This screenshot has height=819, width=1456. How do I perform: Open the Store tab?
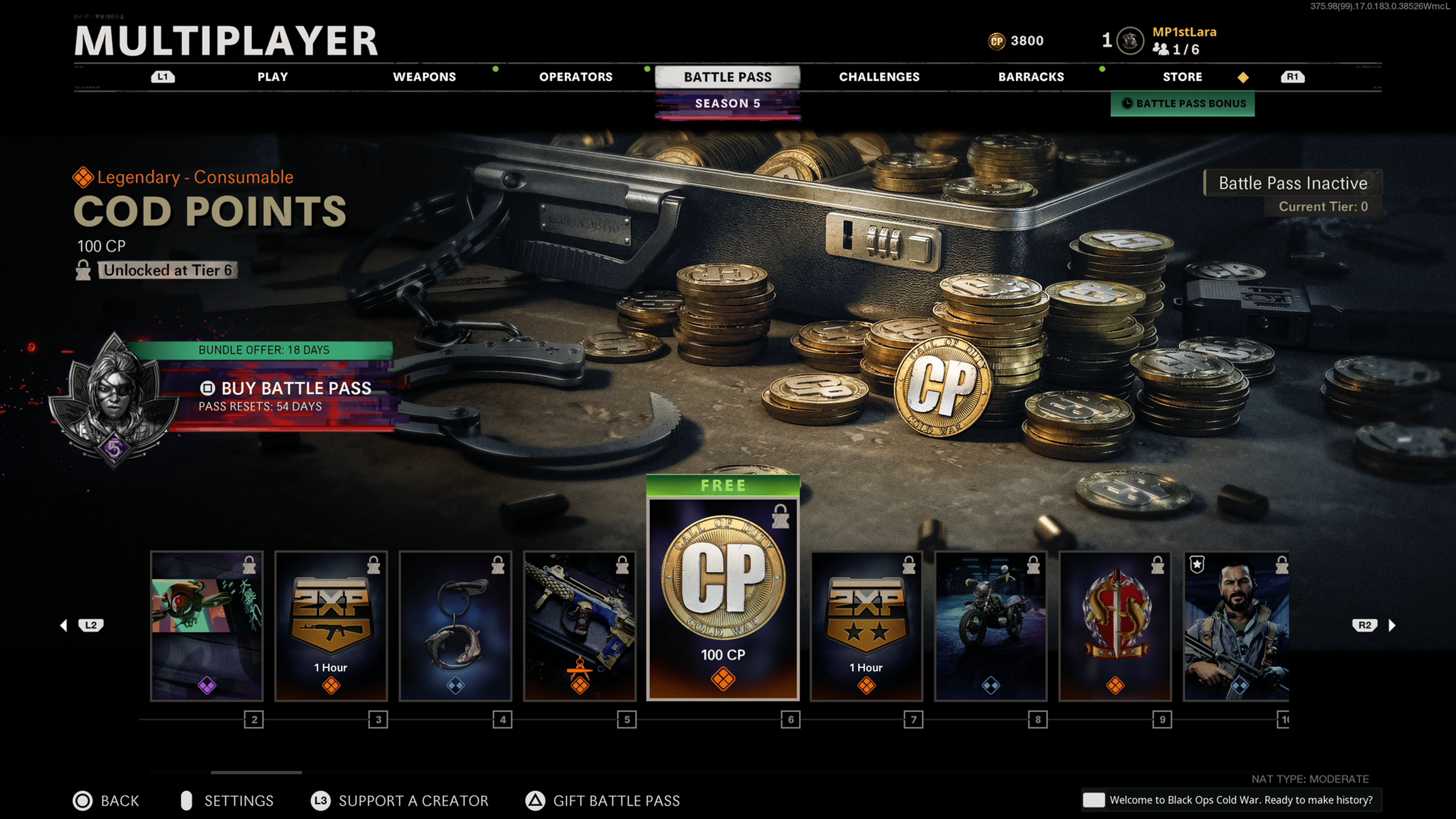[x=1182, y=77]
